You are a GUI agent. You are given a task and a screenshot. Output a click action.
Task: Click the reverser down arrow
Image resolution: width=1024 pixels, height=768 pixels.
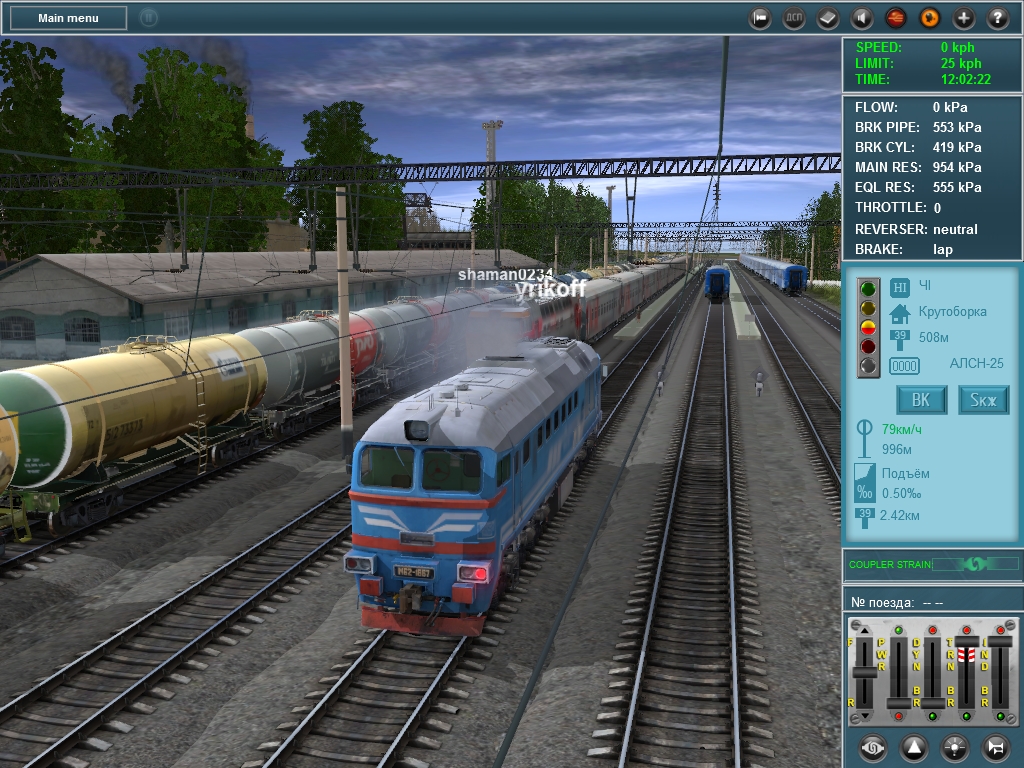pyautogui.click(x=865, y=717)
